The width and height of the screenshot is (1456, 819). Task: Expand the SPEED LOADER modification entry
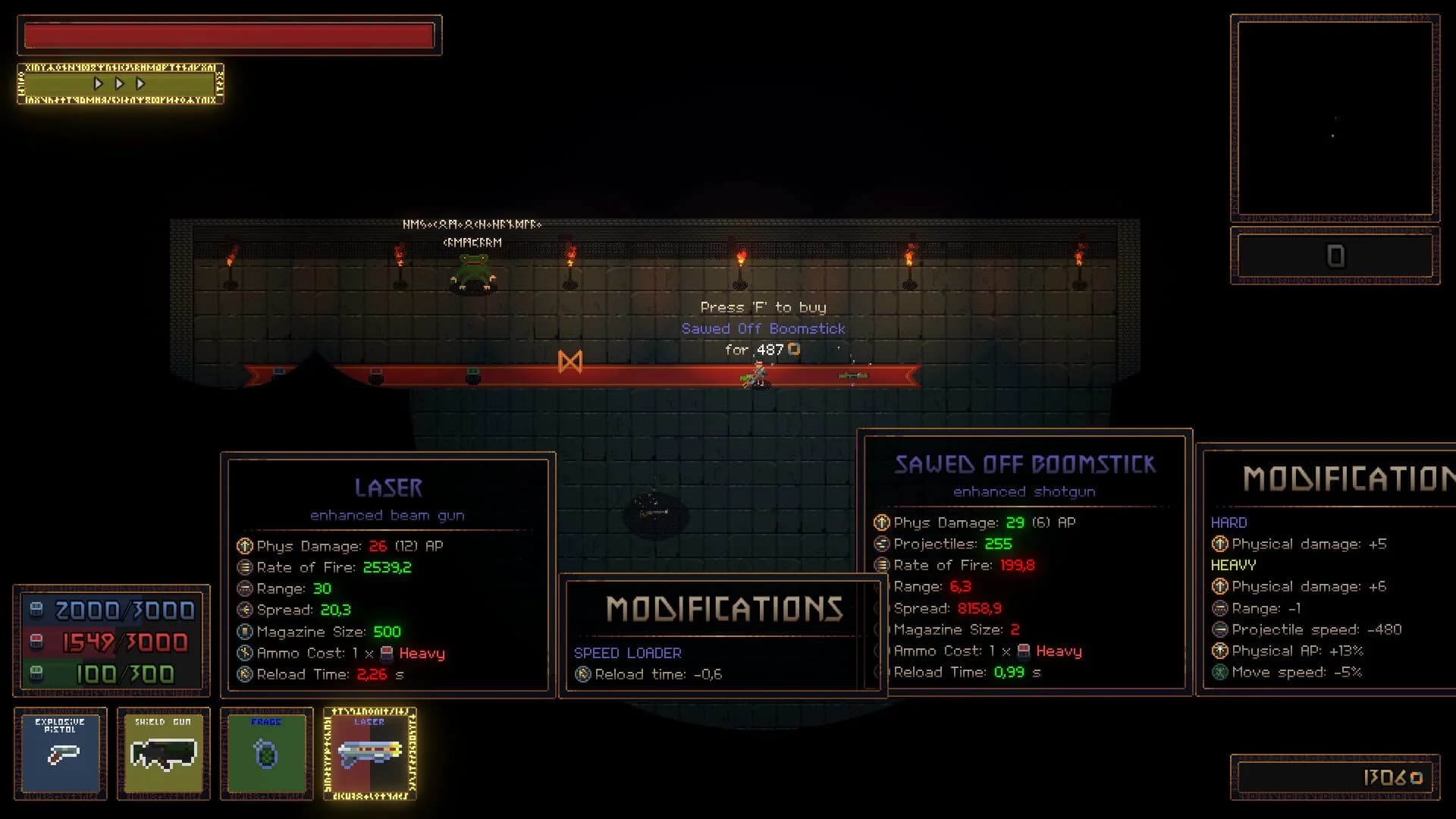(628, 652)
